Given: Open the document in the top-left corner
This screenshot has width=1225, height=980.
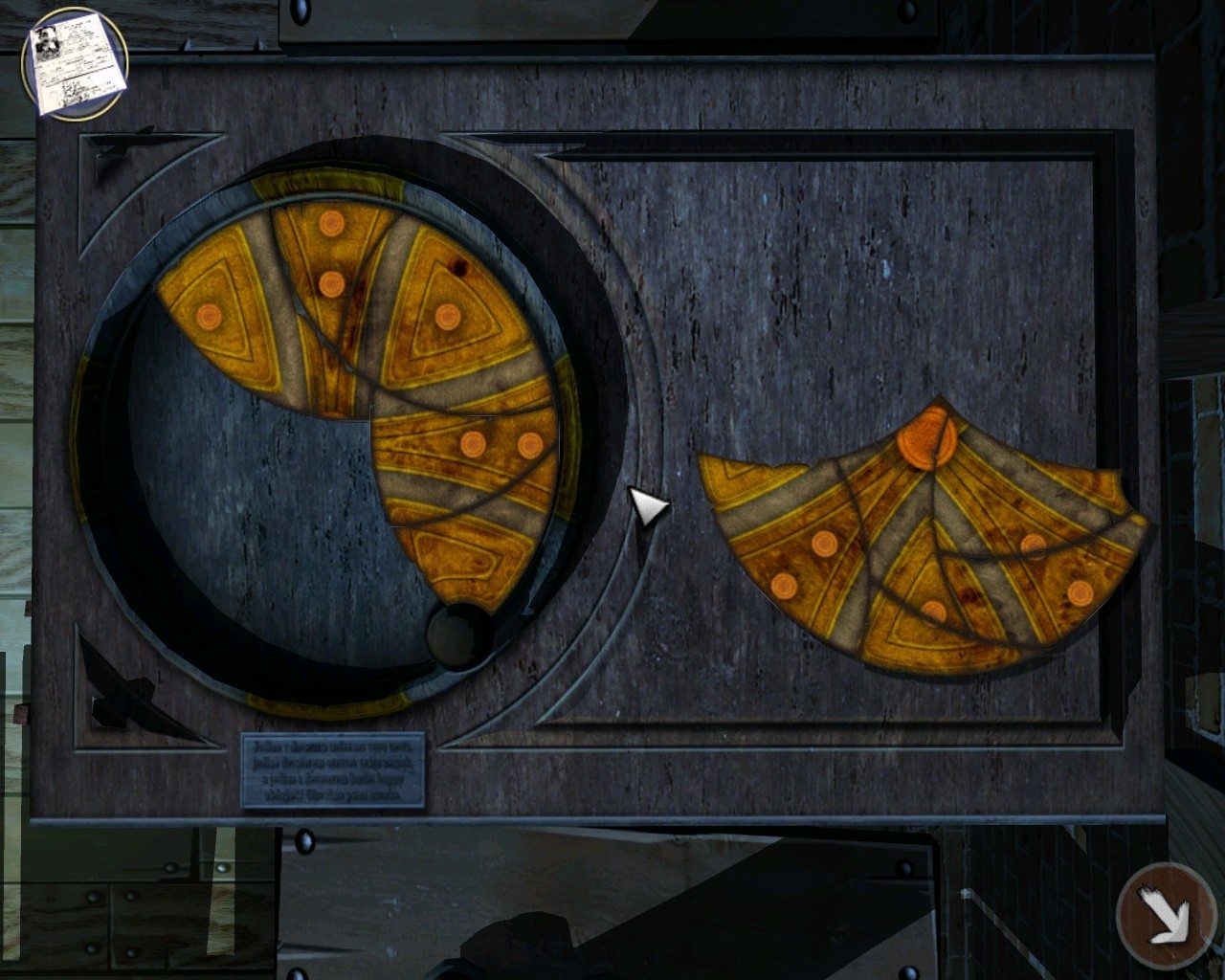Looking at the screenshot, I should (75, 65).
